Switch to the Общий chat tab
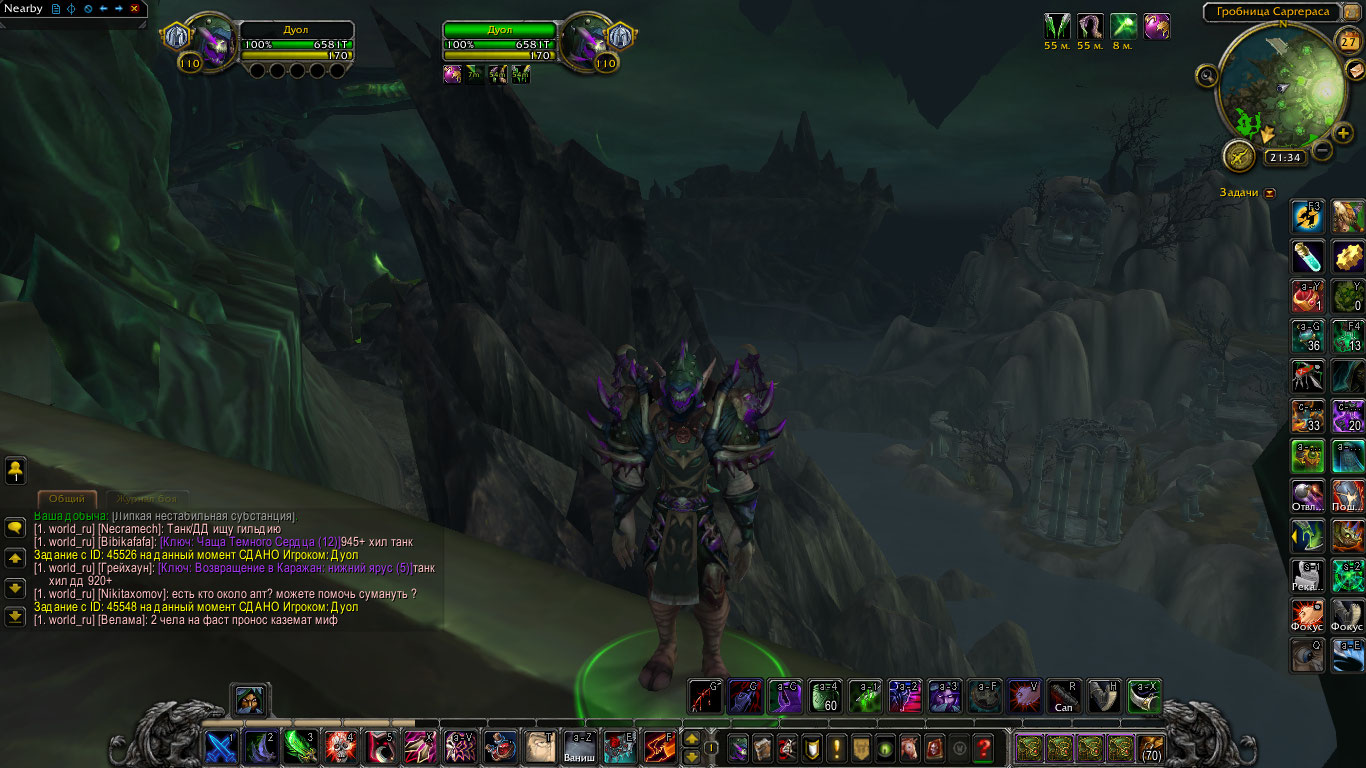Viewport: 1366px width, 768px height. pyautogui.click(x=67, y=498)
